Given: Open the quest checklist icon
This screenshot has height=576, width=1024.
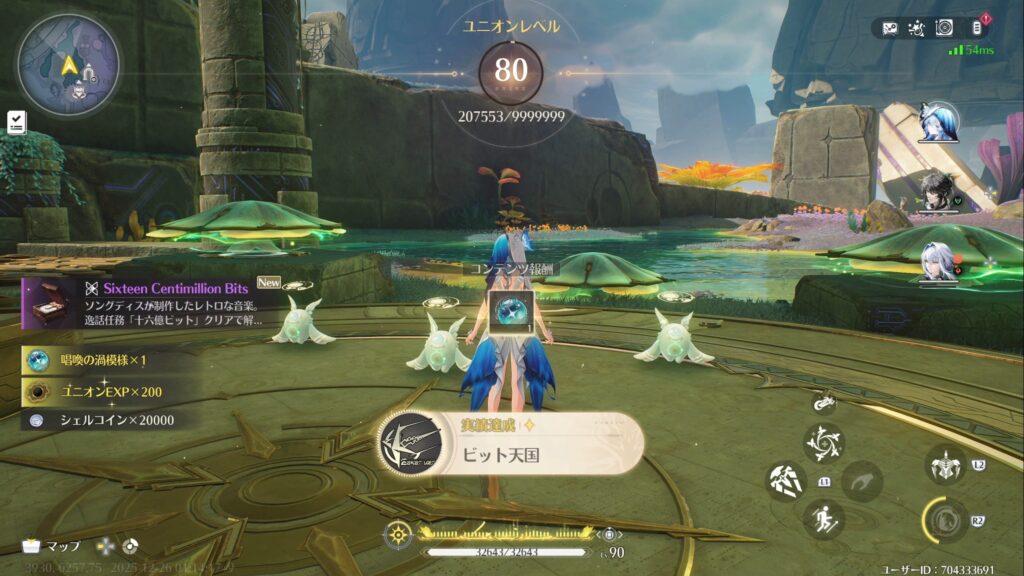Looking at the screenshot, I should pos(16,122).
